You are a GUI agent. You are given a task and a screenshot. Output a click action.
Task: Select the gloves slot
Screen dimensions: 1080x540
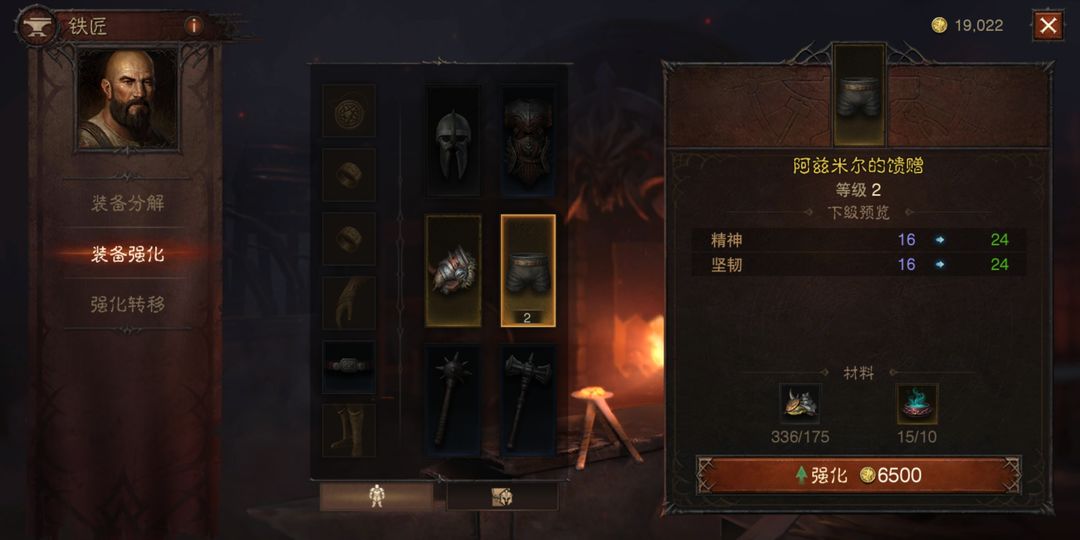tap(349, 303)
